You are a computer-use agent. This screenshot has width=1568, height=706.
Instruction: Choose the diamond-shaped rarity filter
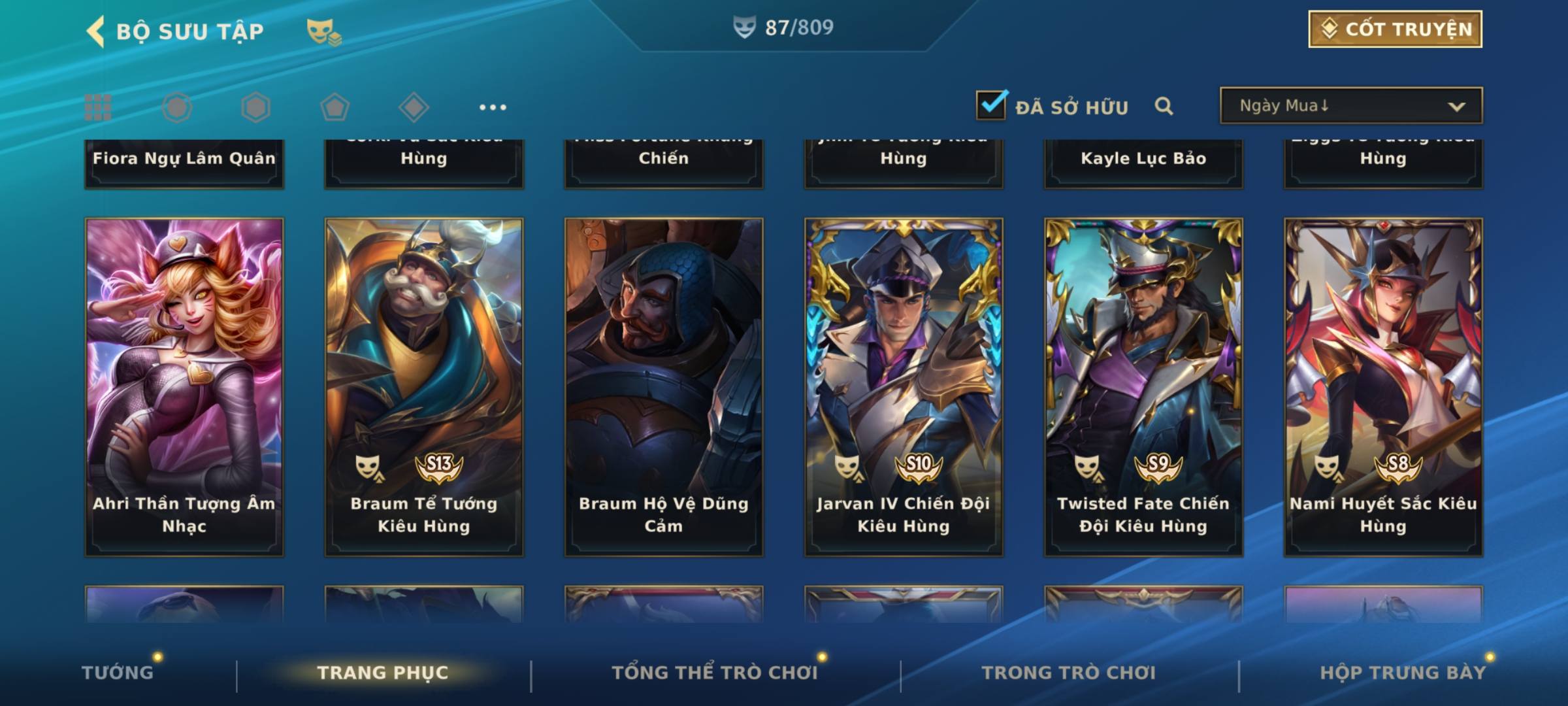tap(414, 107)
